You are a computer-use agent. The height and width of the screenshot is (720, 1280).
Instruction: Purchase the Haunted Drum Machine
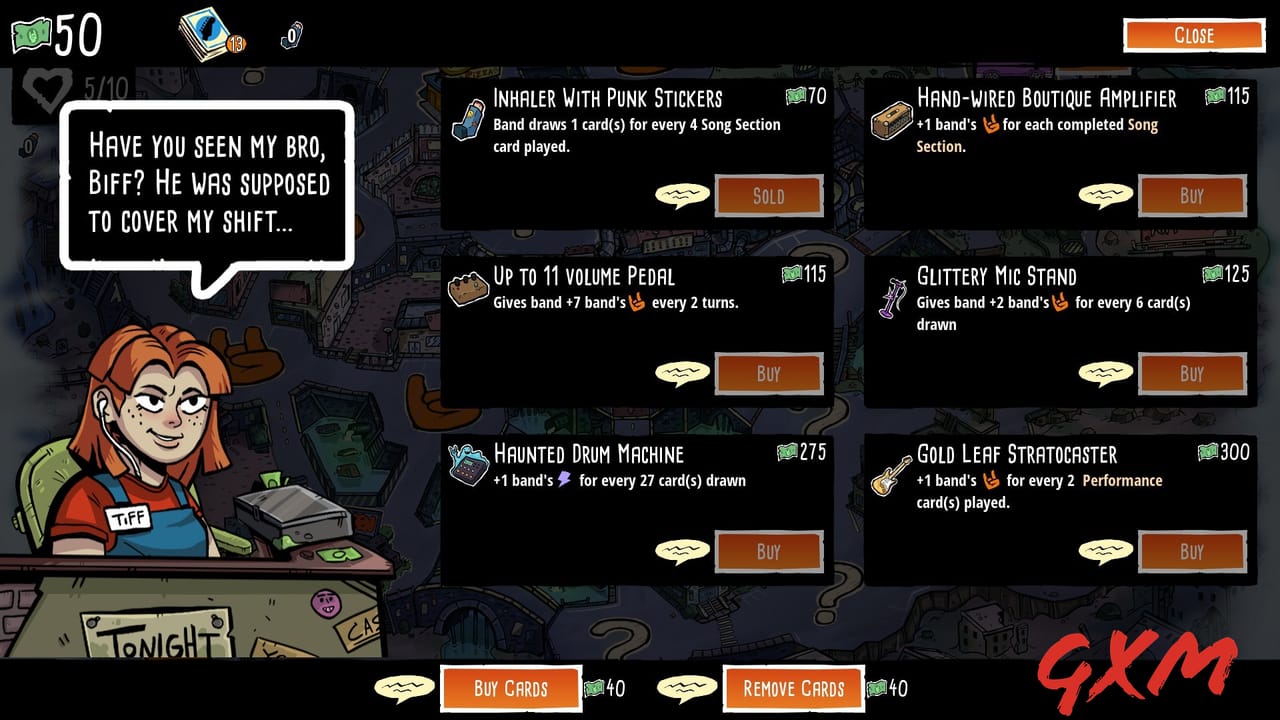(x=769, y=551)
